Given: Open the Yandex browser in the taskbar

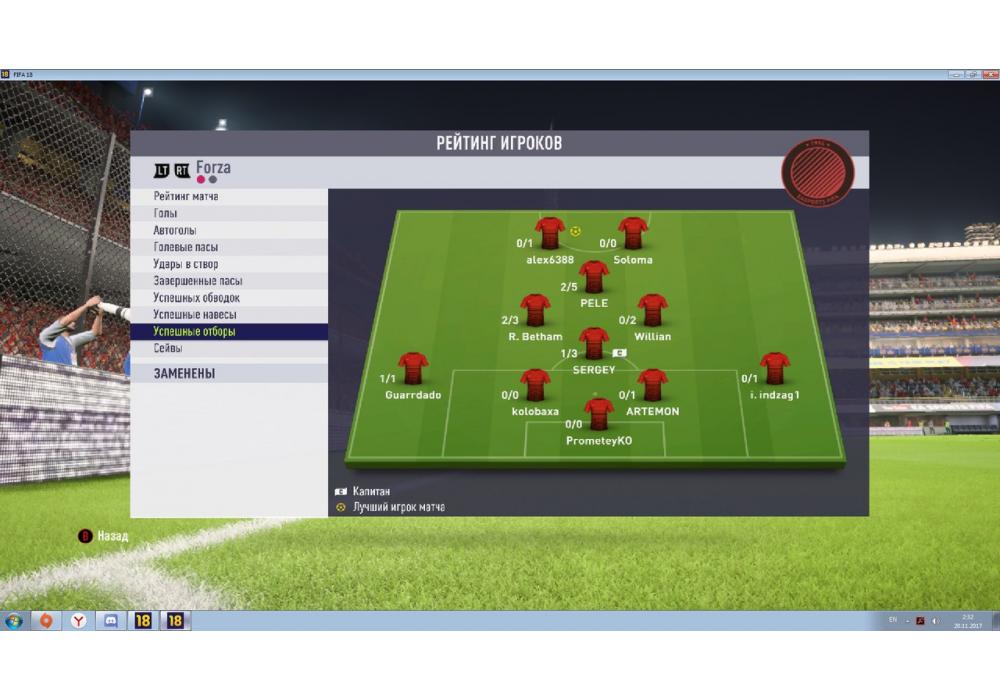Looking at the screenshot, I should (x=79, y=621).
